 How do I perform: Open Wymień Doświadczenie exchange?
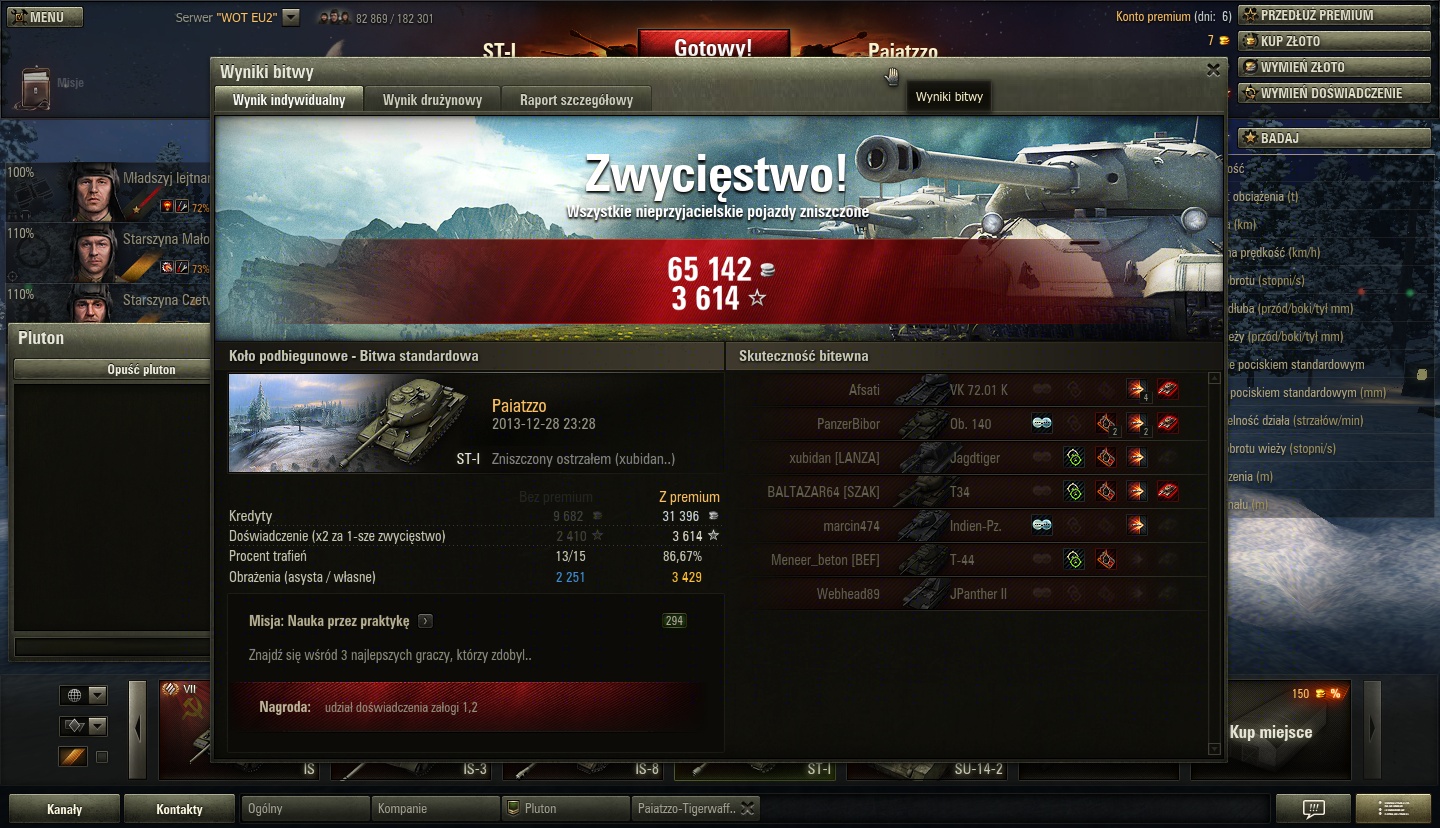point(1334,93)
